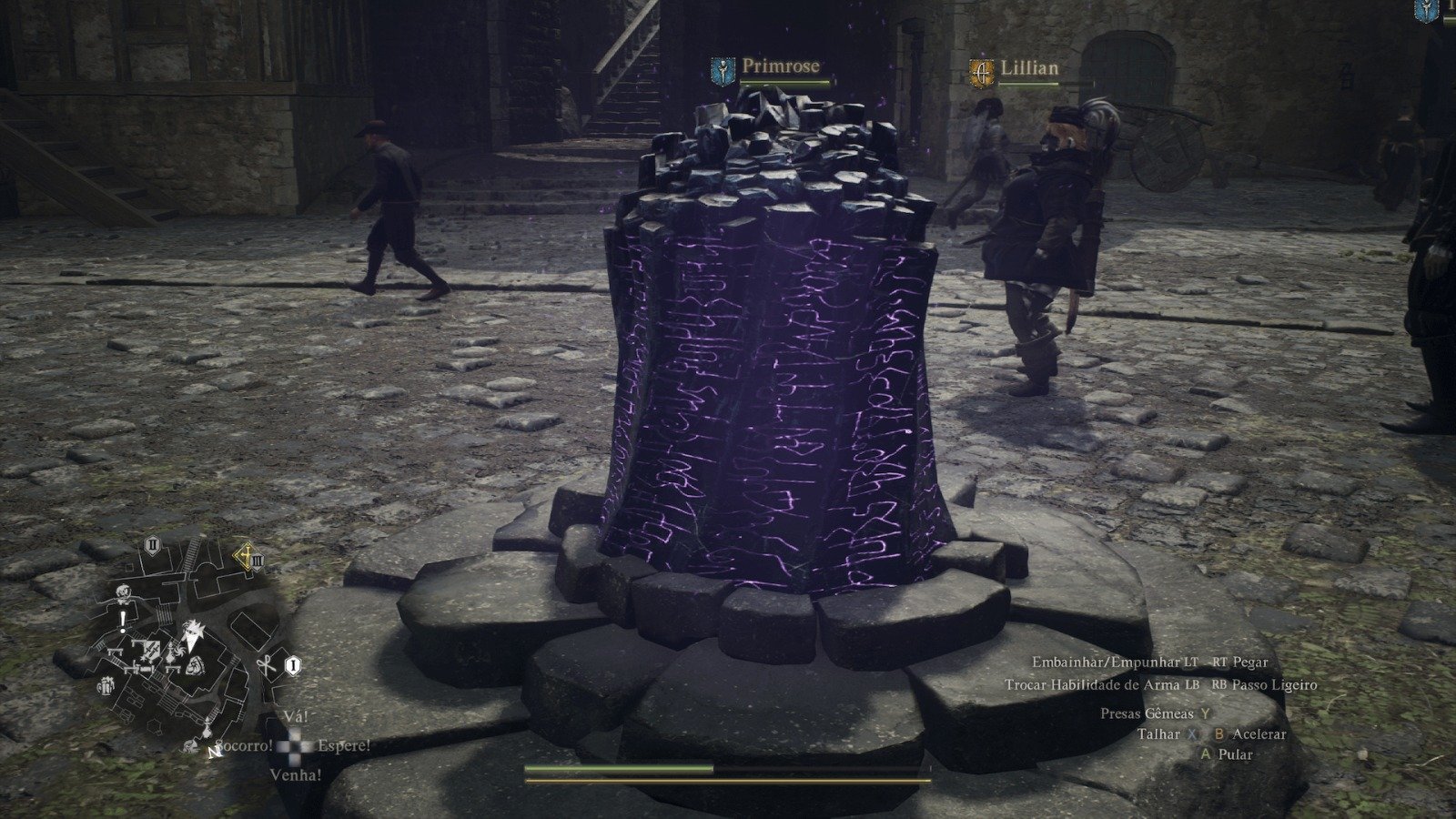The width and height of the screenshot is (1456, 819).
Task: Select the beer mug tavern icon on minimap
Action: (x=105, y=686)
